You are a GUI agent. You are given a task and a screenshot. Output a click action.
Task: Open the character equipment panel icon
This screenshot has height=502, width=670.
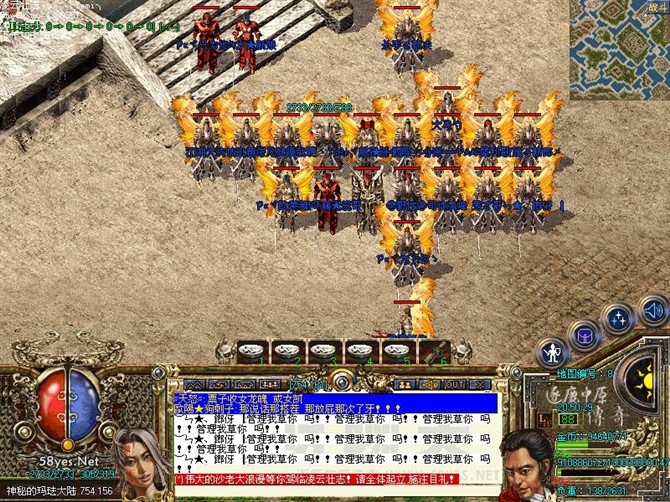tap(551, 352)
